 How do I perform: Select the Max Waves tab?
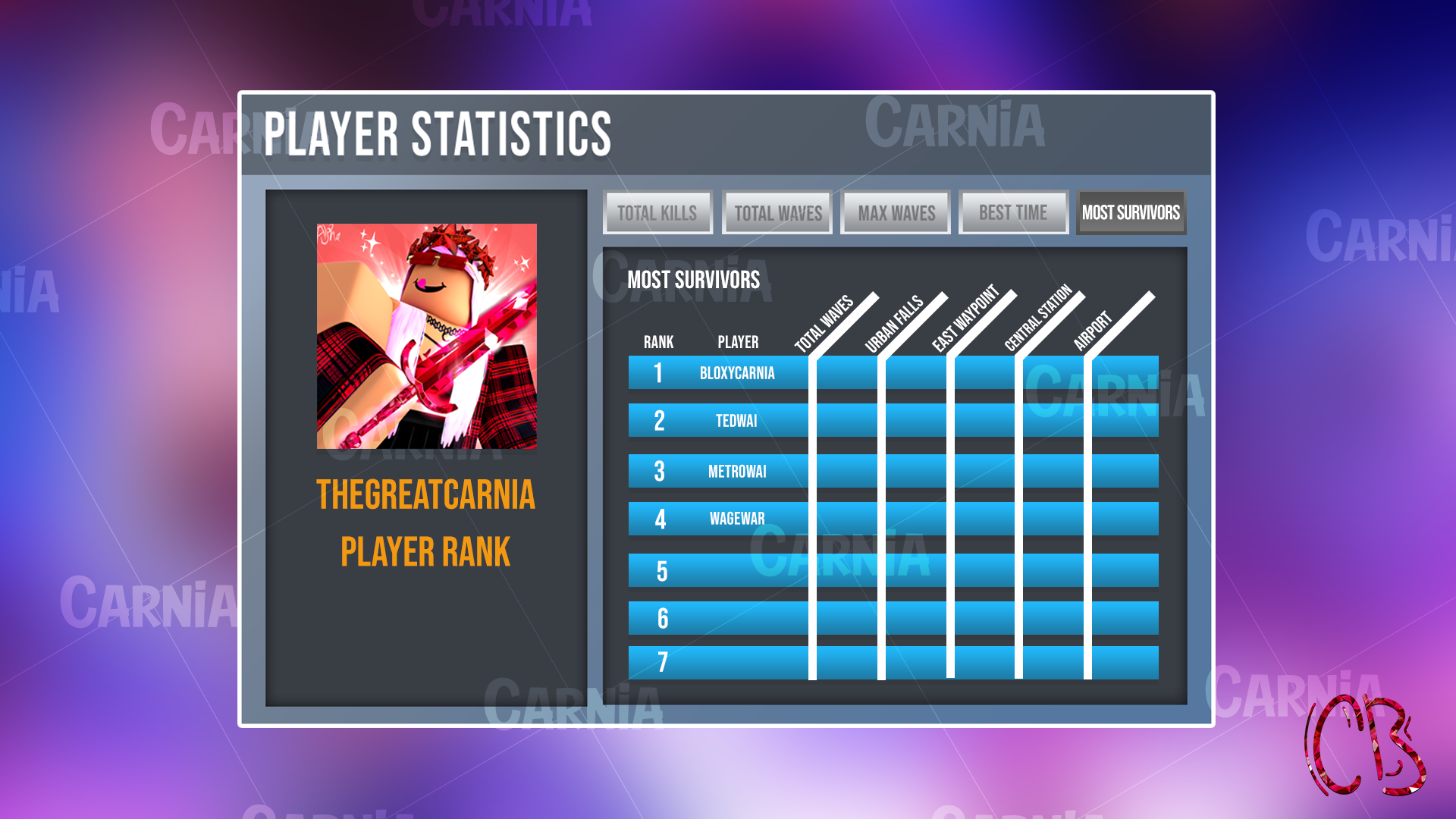(x=895, y=213)
